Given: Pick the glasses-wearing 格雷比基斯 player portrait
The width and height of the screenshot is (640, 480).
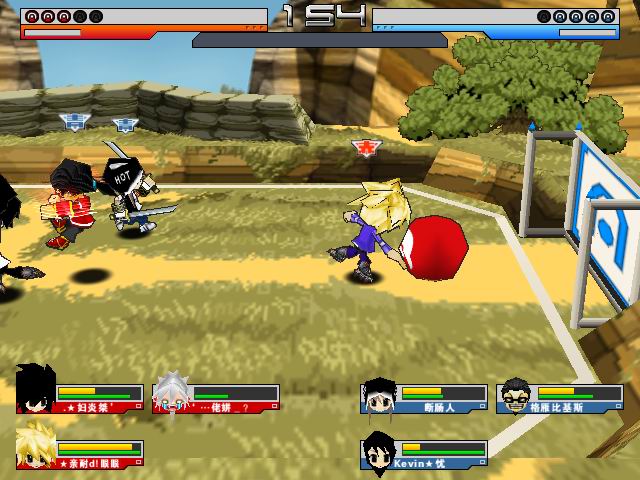Looking at the screenshot, I should click(514, 394).
